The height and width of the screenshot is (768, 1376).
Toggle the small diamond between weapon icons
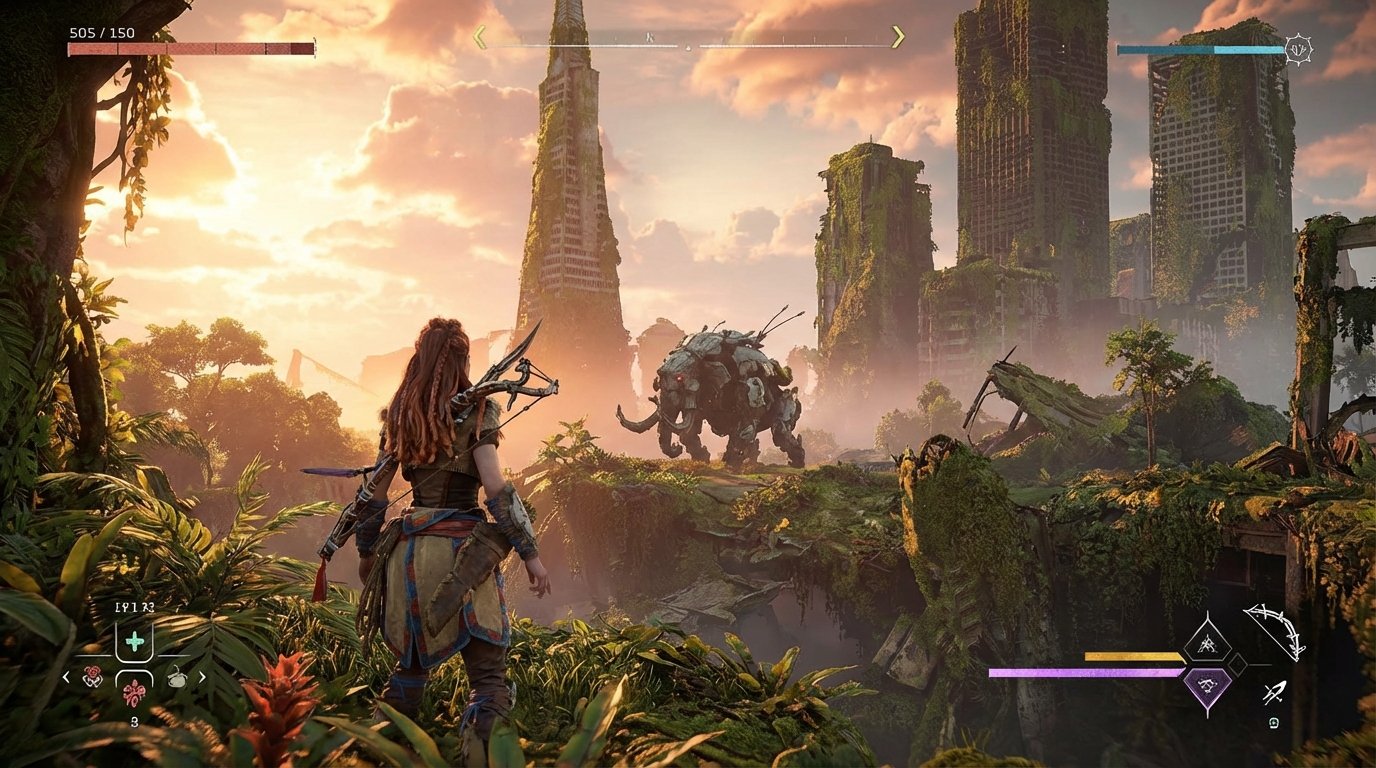click(1237, 664)
